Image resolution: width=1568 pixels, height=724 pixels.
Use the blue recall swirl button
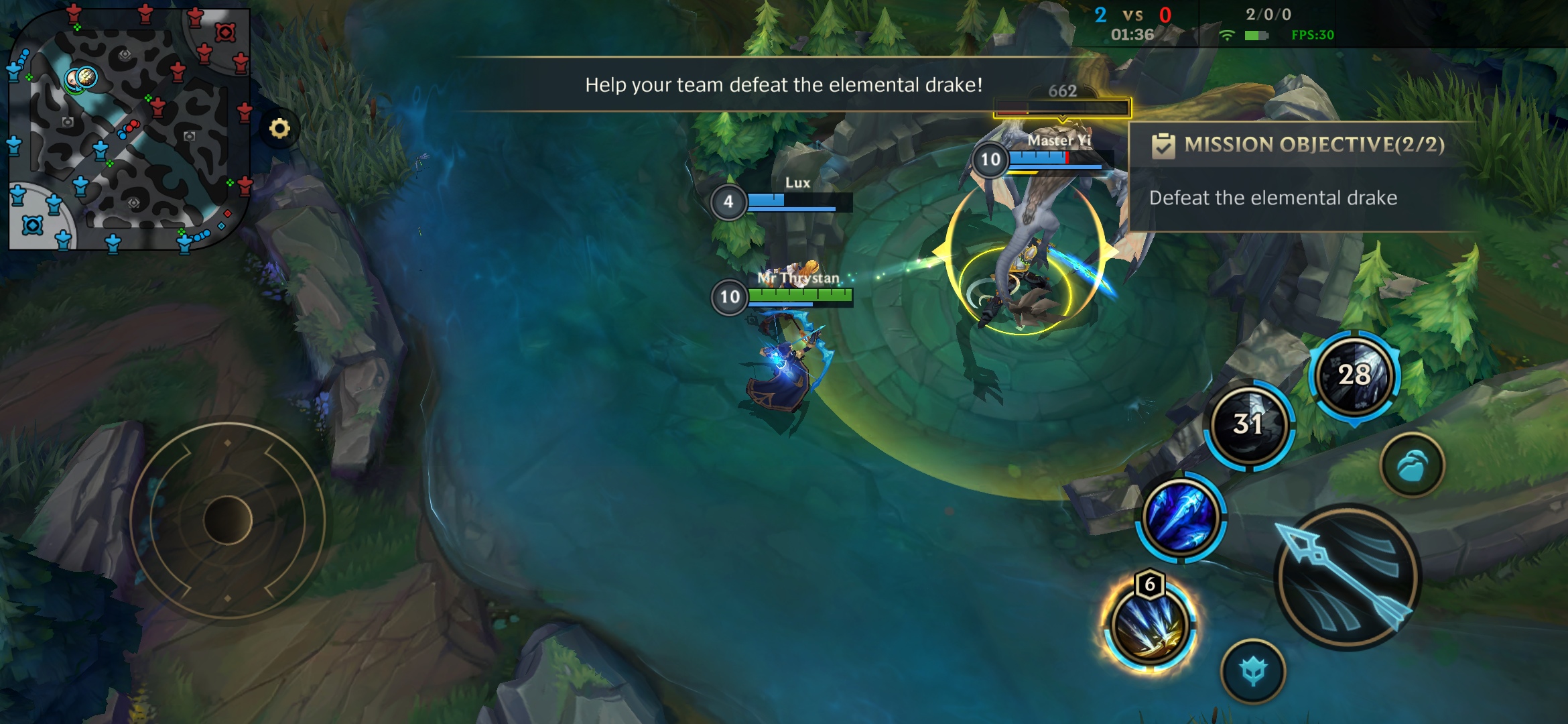1412,465
